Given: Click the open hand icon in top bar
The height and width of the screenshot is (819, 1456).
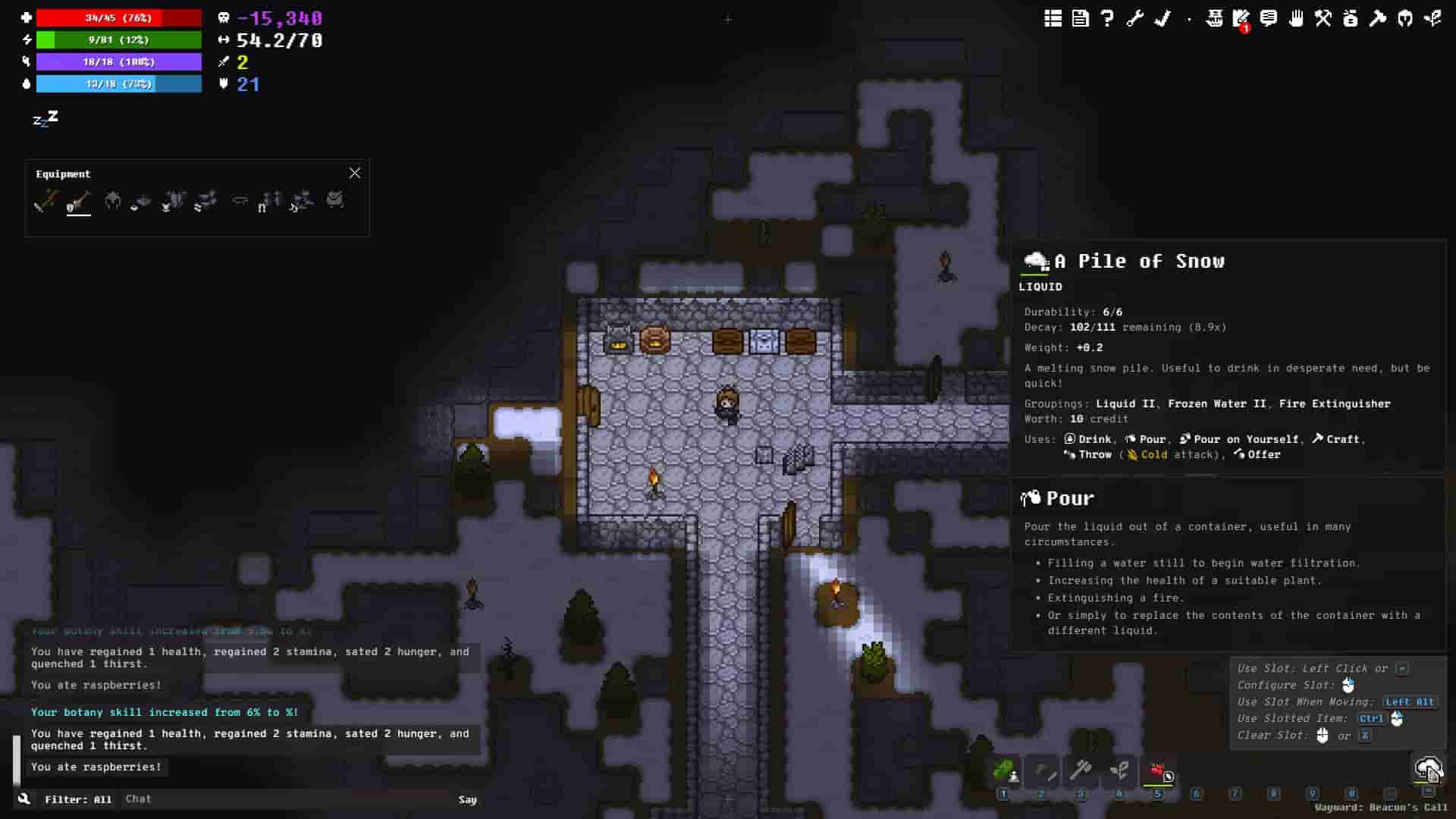Looking at the screenshot, I should click(1296, 18).
